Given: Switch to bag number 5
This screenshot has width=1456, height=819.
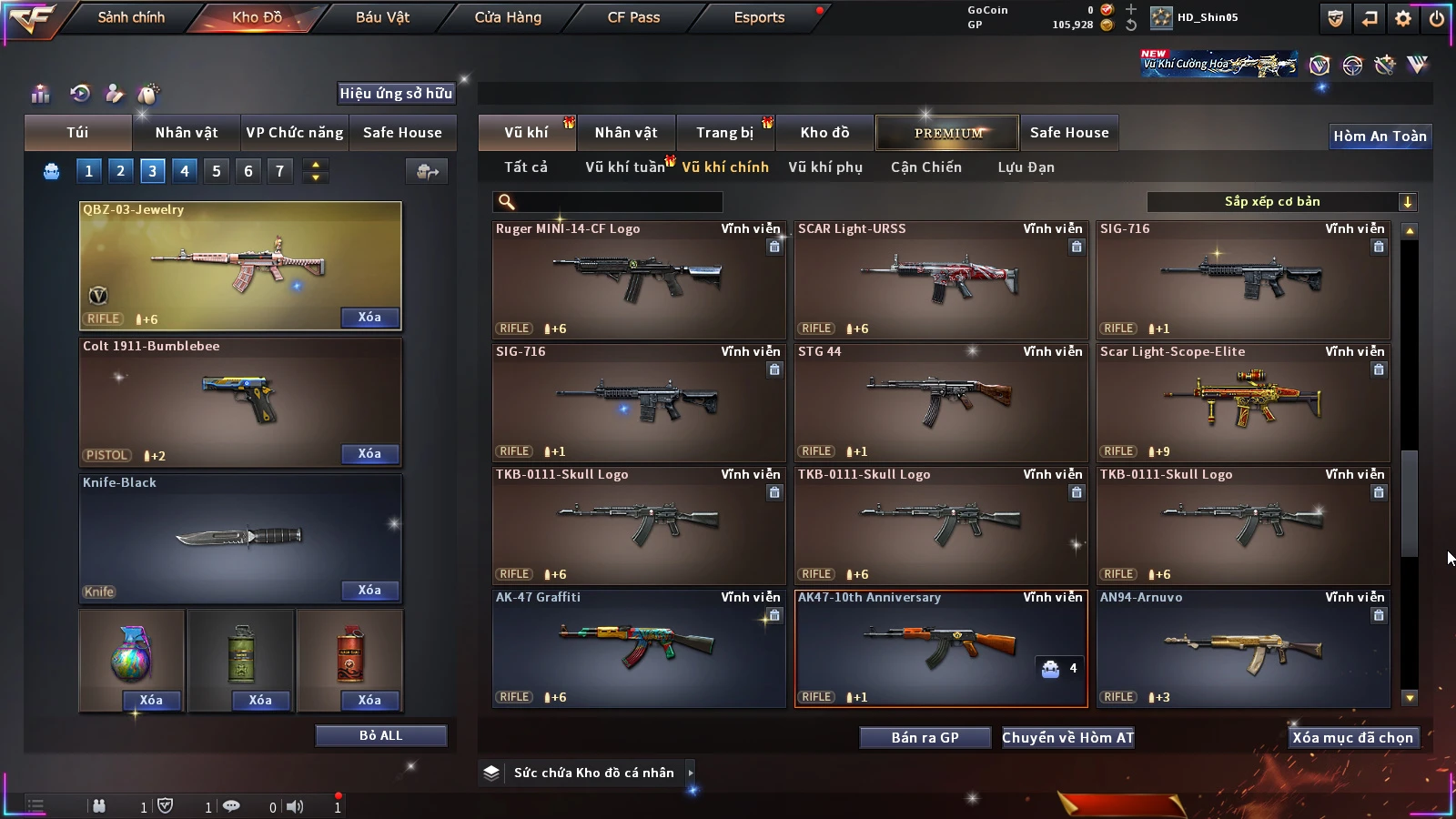Looking at the screenshot, I should (x=217, y=171).
